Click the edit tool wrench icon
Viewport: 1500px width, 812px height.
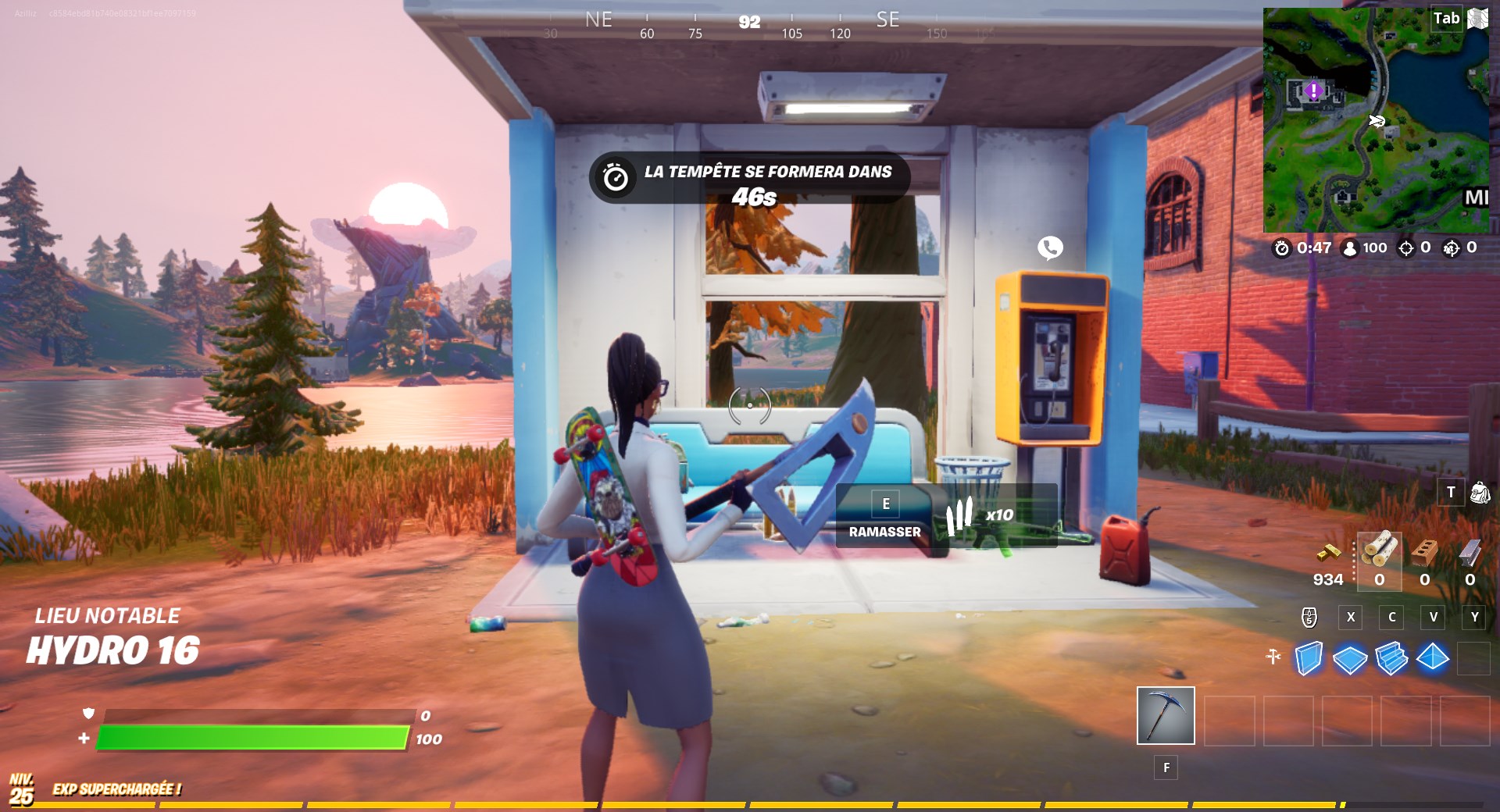click(x=1273, y=656)
